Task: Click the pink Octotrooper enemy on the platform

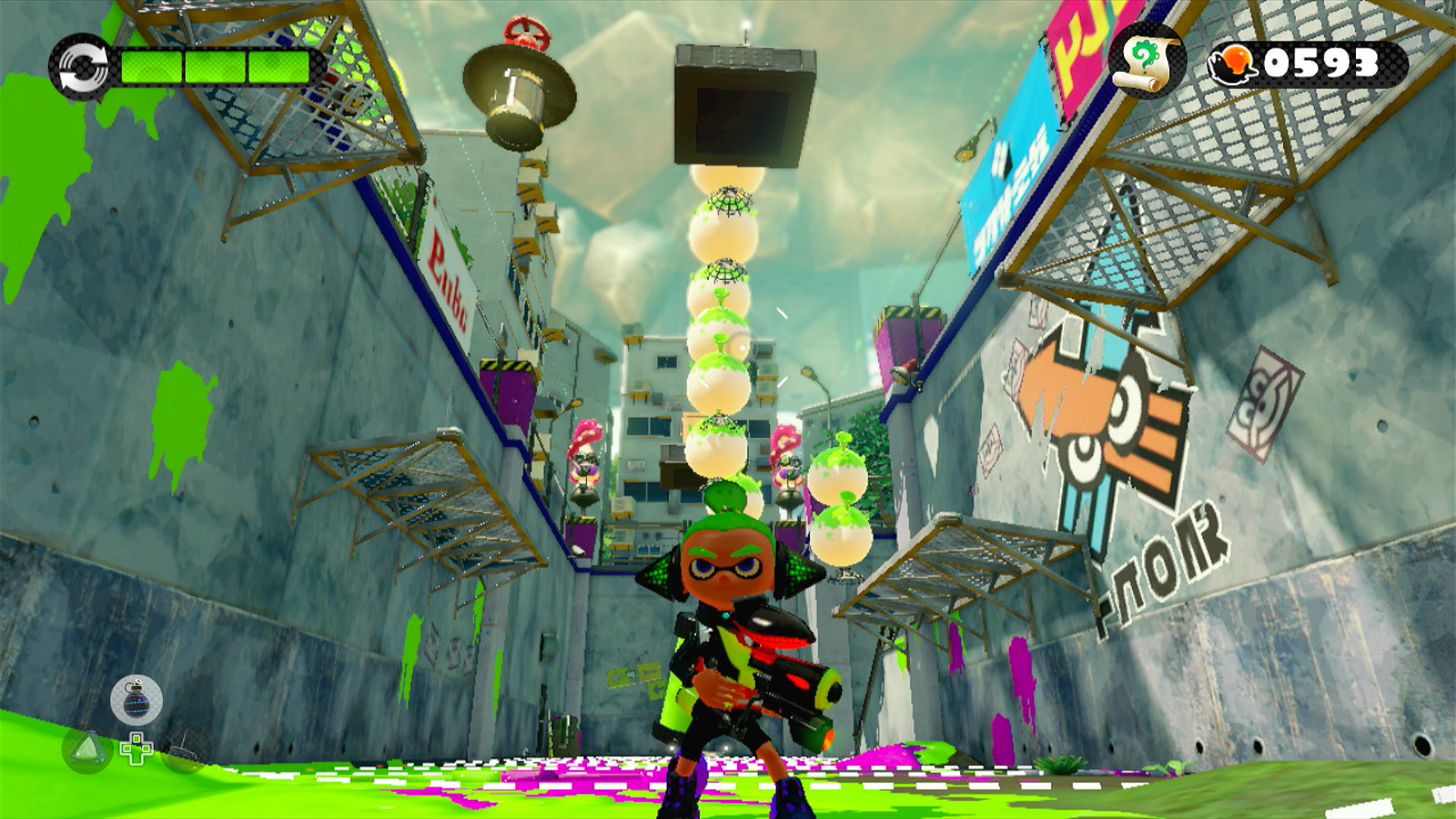Action: tap(584, 466)
